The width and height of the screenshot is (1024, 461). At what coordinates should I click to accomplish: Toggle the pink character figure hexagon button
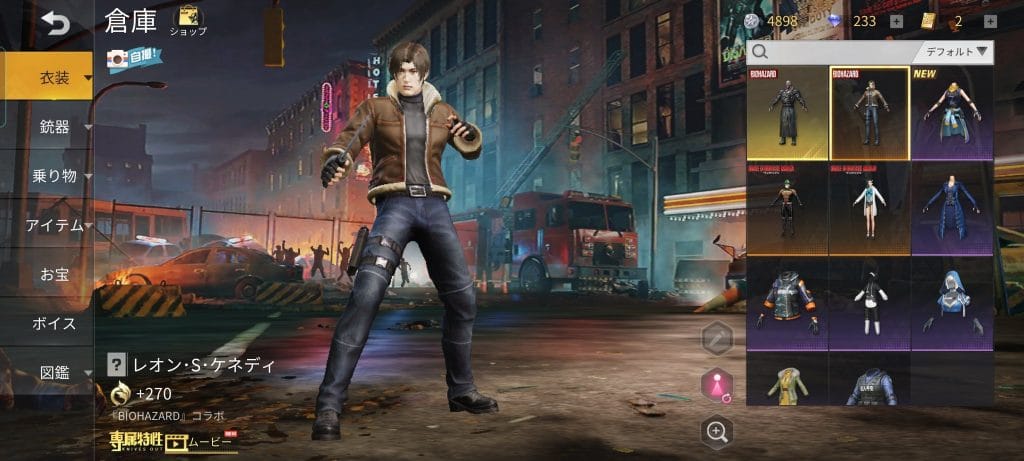click(716, 385)
